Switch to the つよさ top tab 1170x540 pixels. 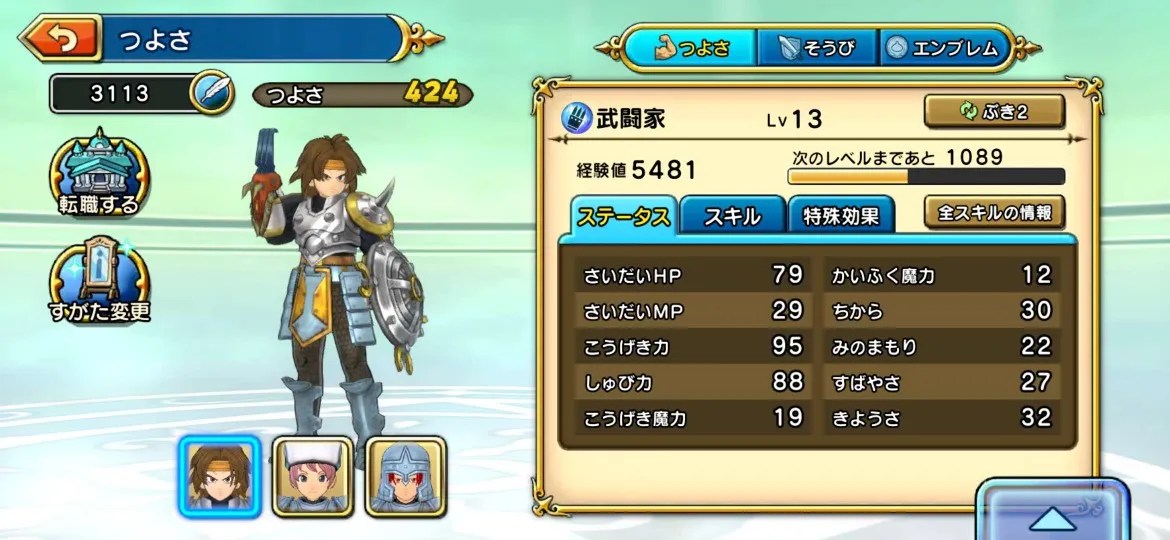tap(690, 48)
